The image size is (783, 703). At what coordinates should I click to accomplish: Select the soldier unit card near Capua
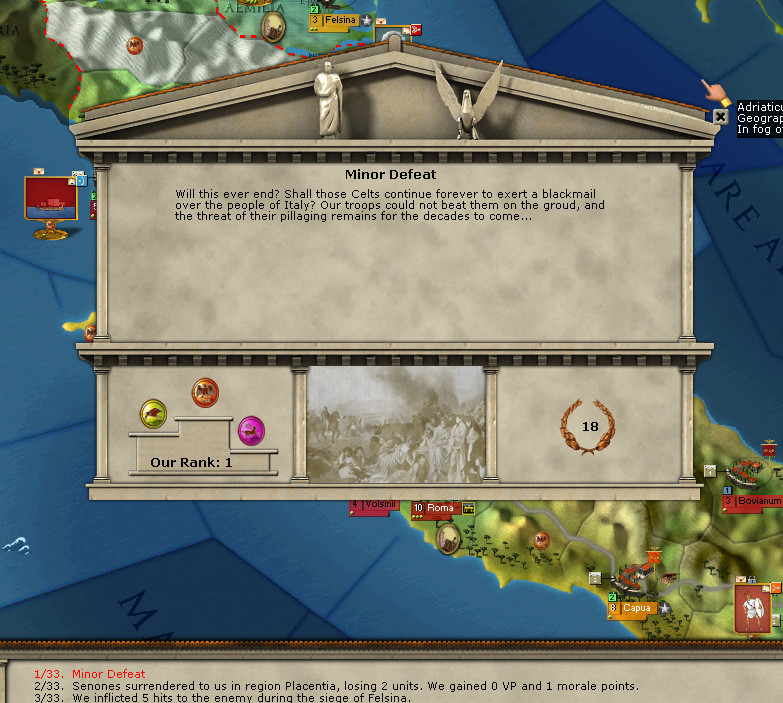tap(753, 609)
